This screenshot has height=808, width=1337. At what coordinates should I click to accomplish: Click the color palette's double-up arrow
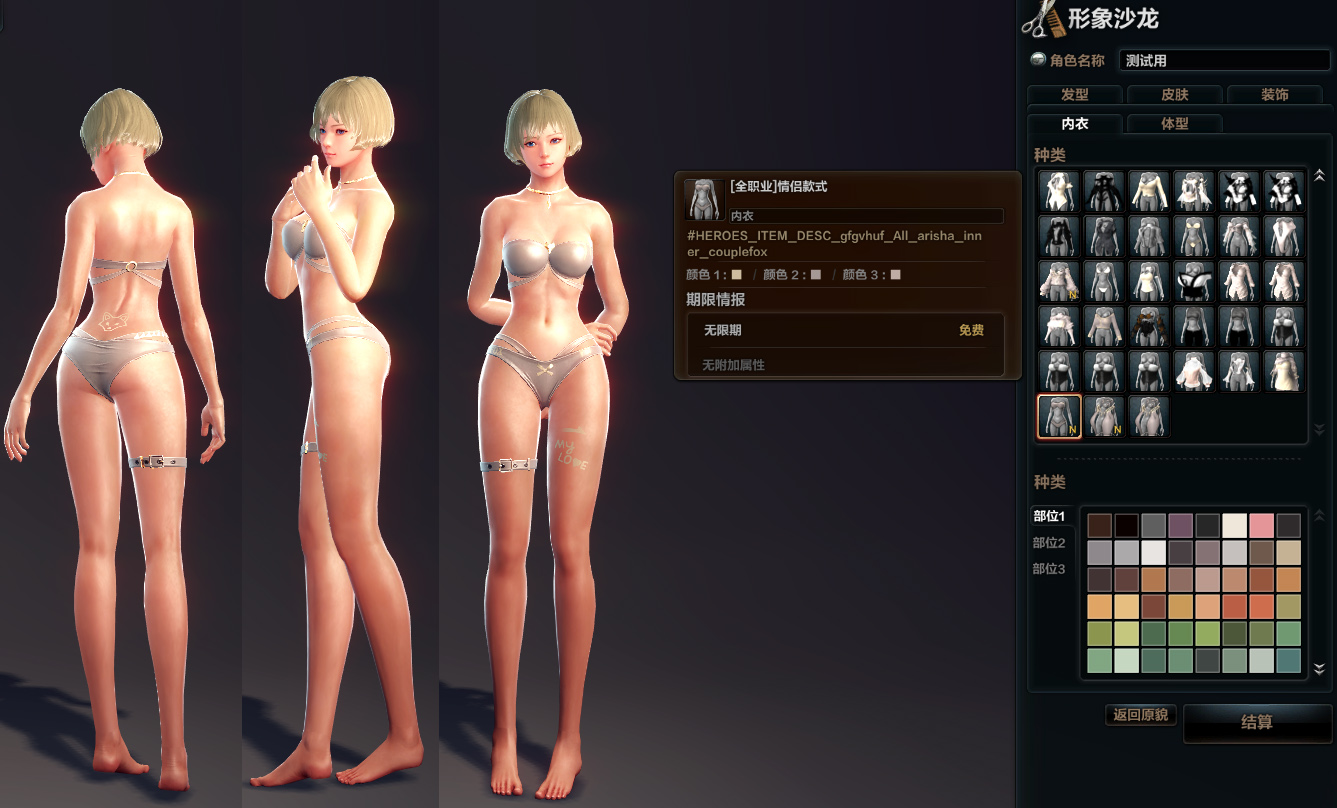click(x=1319, y=515)
